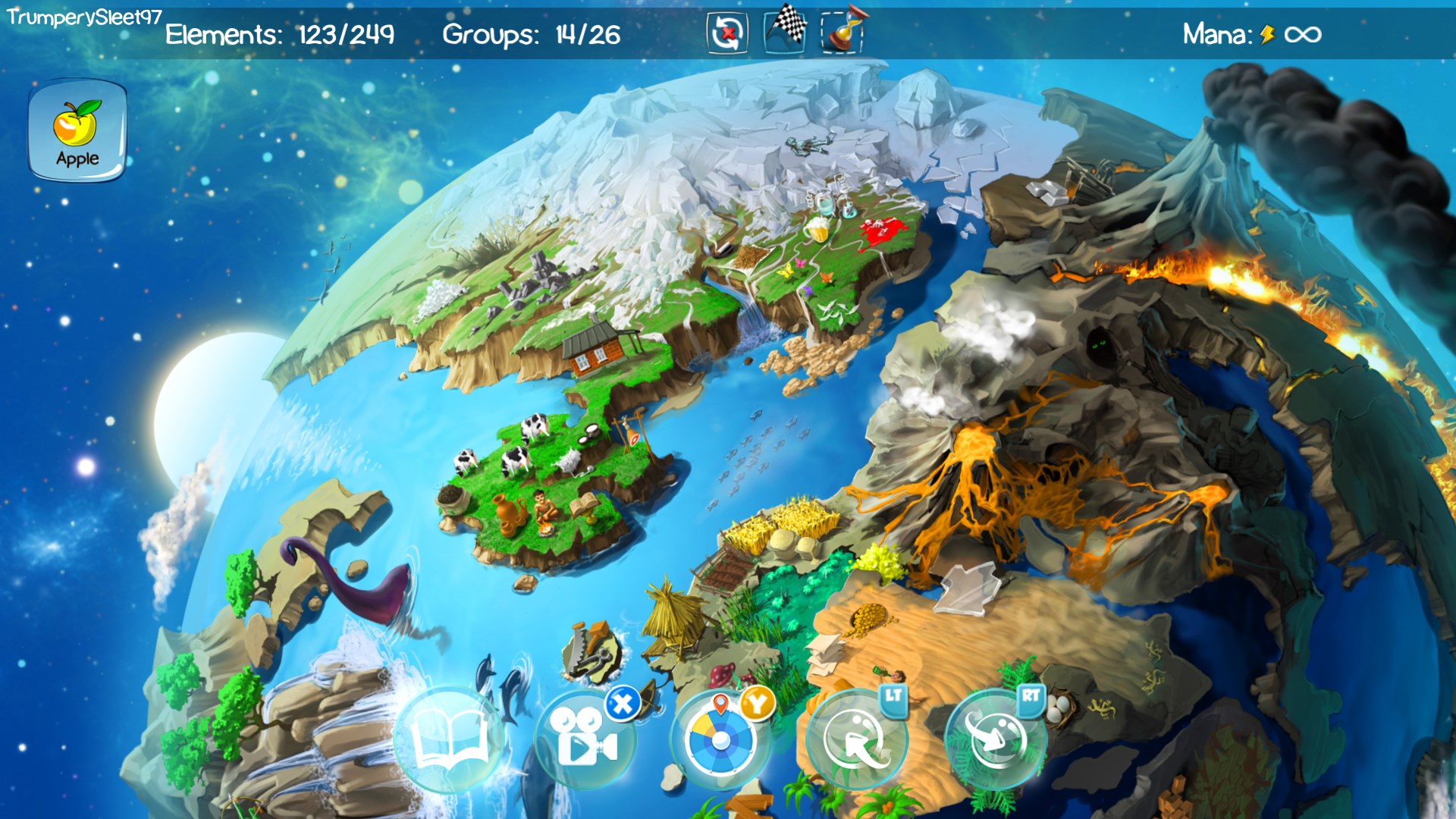This screenshot has height=819, width=1456.
Task: Click the Elements 123/249 counter
Action: pos(281,34)
